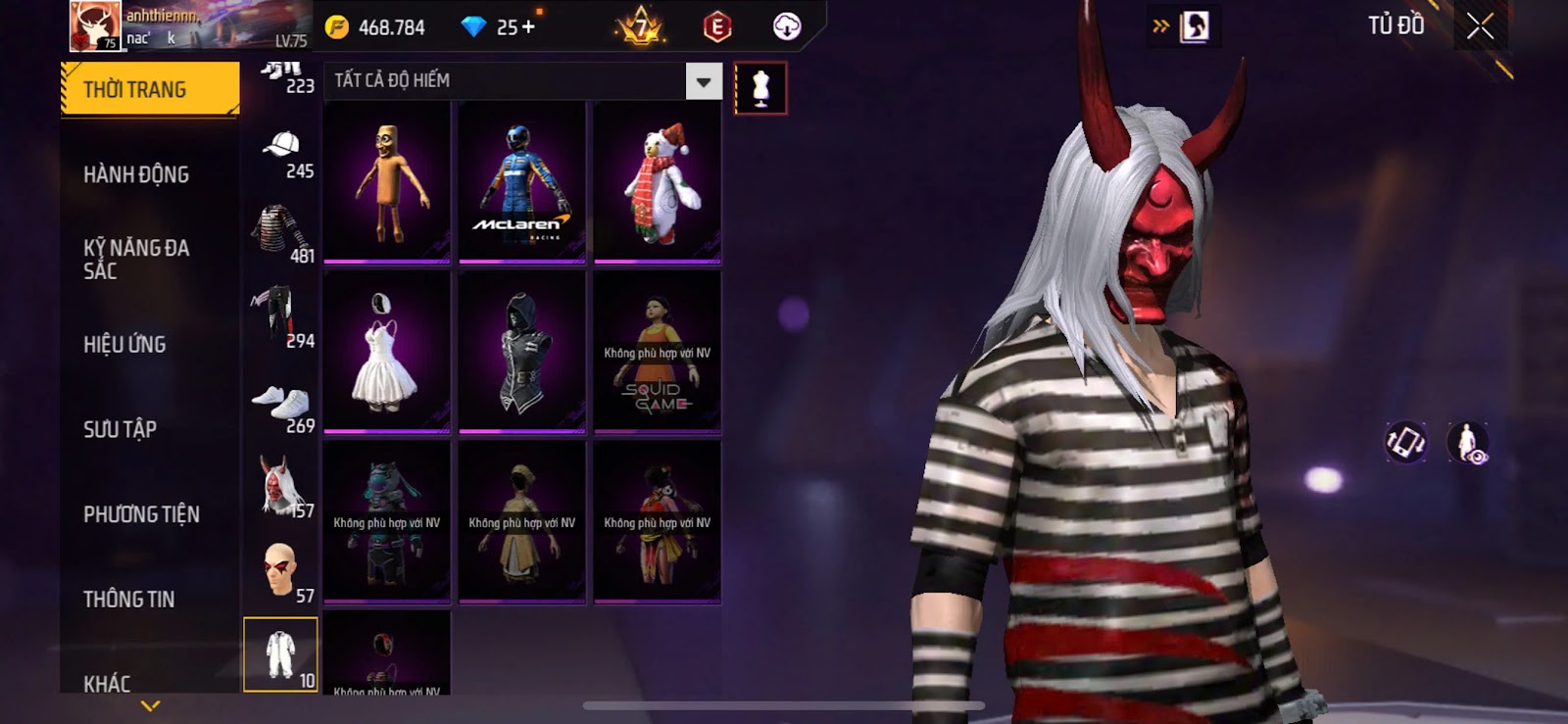Viewport: 1568px width, 724px height.
Task: Pick the Christmas bear costume
Action: (x=657, y=182)
